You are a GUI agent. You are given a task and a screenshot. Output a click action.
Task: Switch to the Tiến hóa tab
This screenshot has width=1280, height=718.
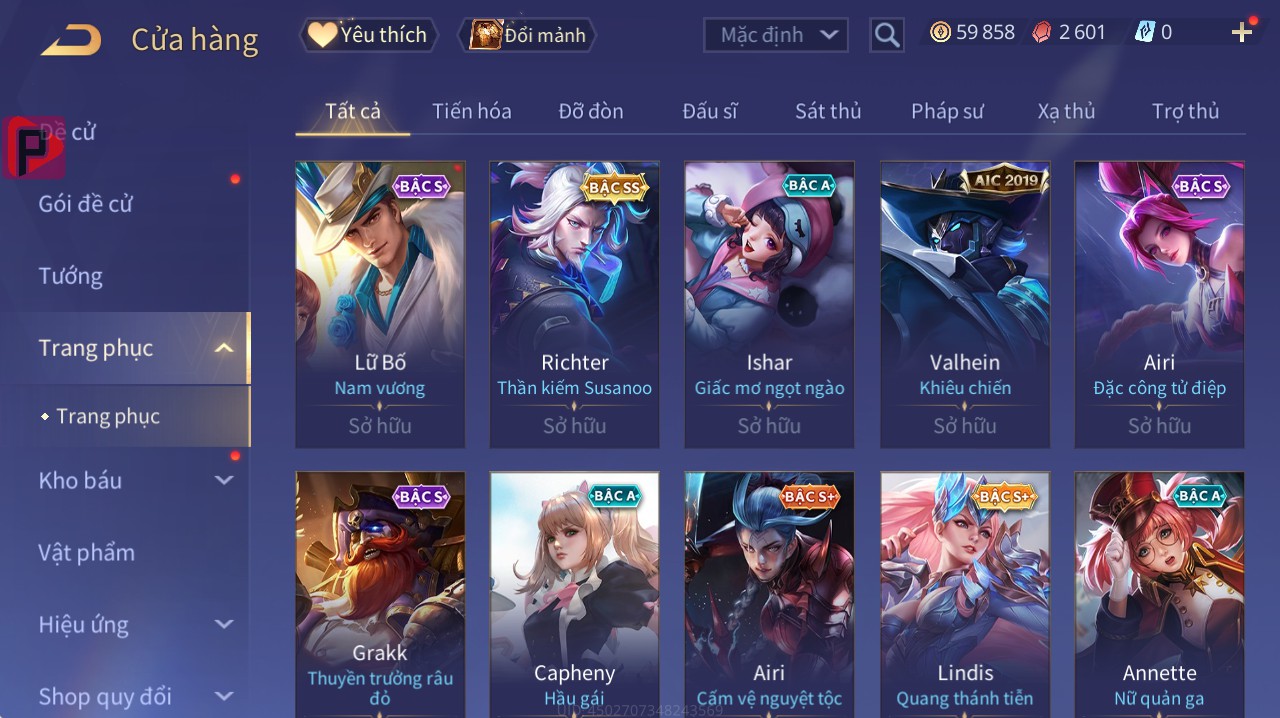(x=471, y=111)
